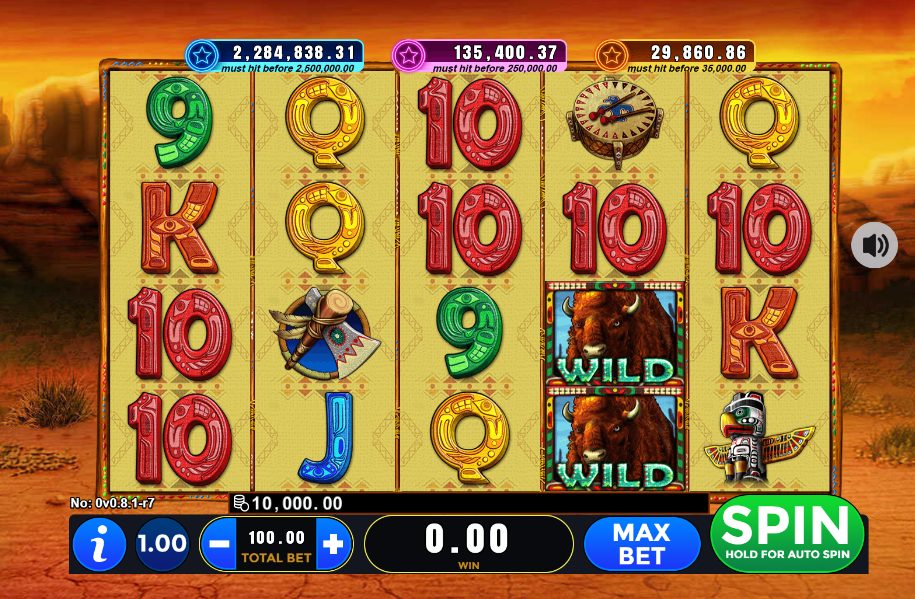The height and width of the screenshot is (599, 915).
Task: Change the 1.00 coin denomination
Action: 162,544
